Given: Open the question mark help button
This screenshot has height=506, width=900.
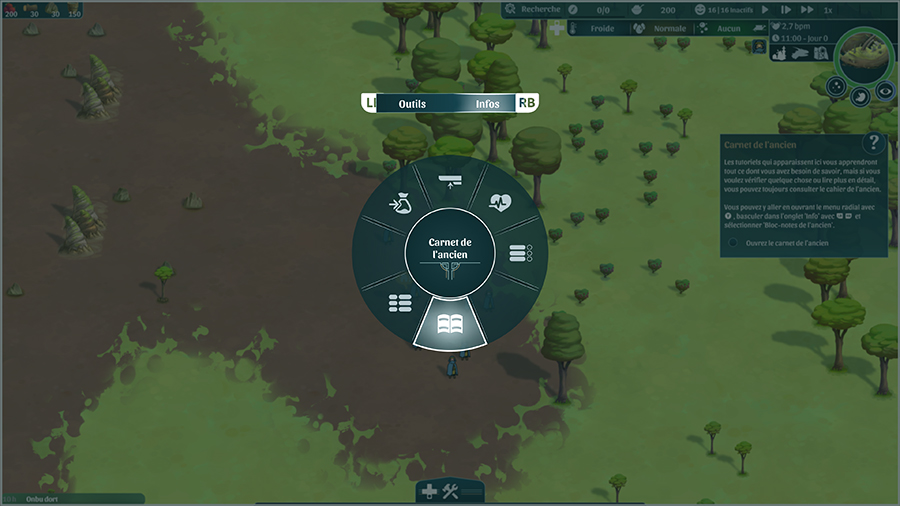Looking at the screenshot, I should coord(874,143).
